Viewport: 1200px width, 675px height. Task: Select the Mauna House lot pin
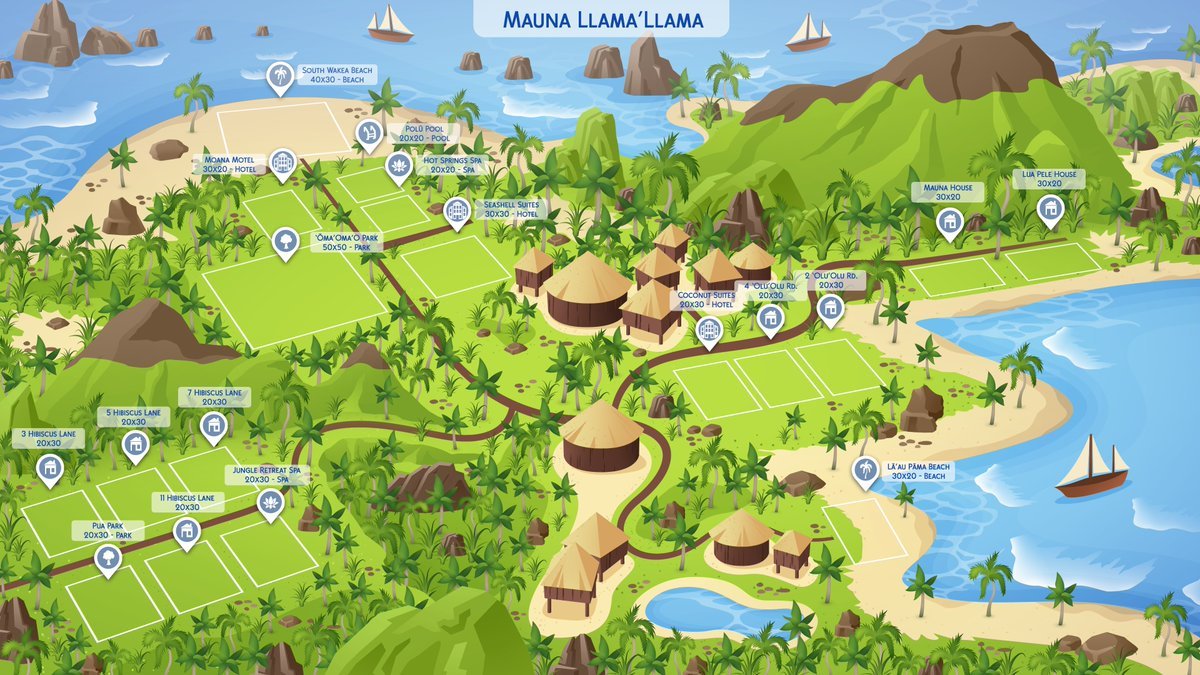948,220
